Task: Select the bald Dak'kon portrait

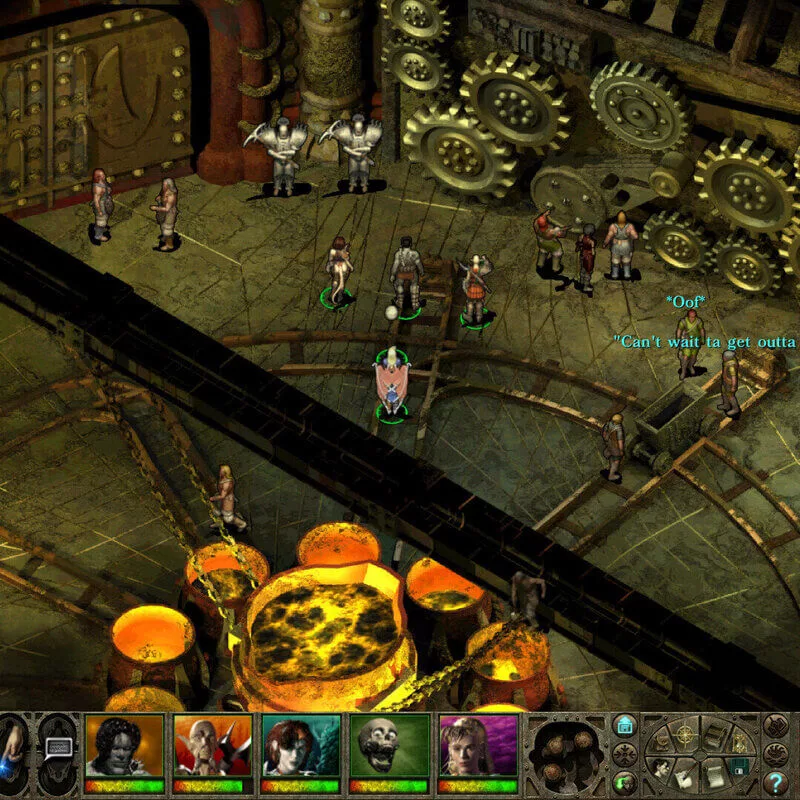Action: point(212,746)
